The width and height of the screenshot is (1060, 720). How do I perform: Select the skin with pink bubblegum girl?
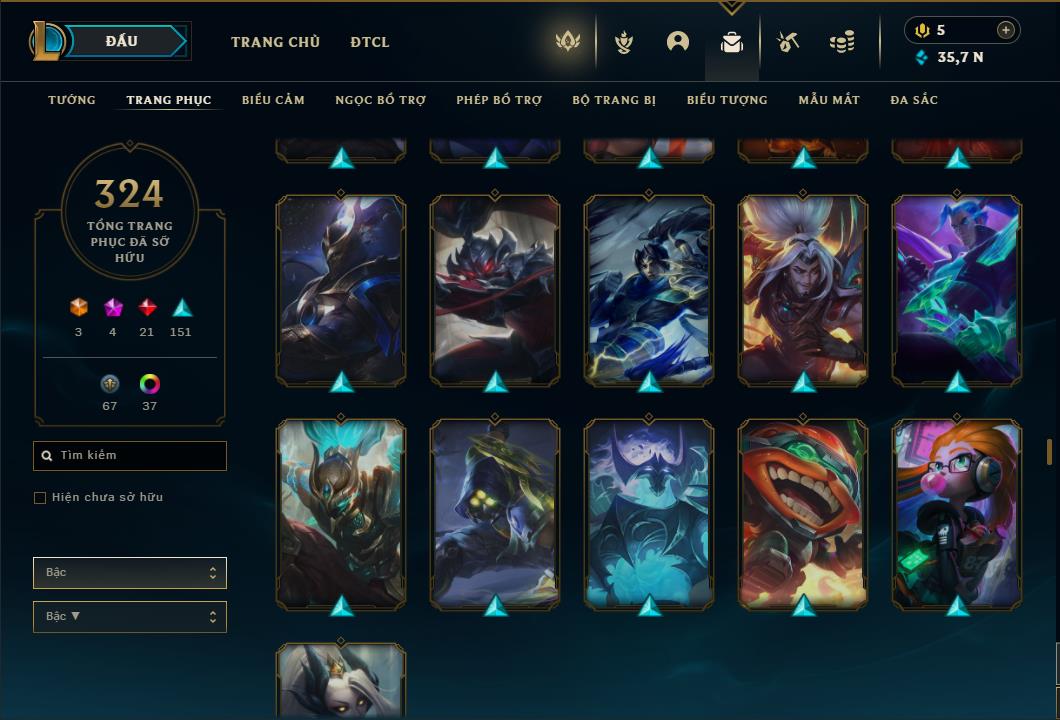957,514
